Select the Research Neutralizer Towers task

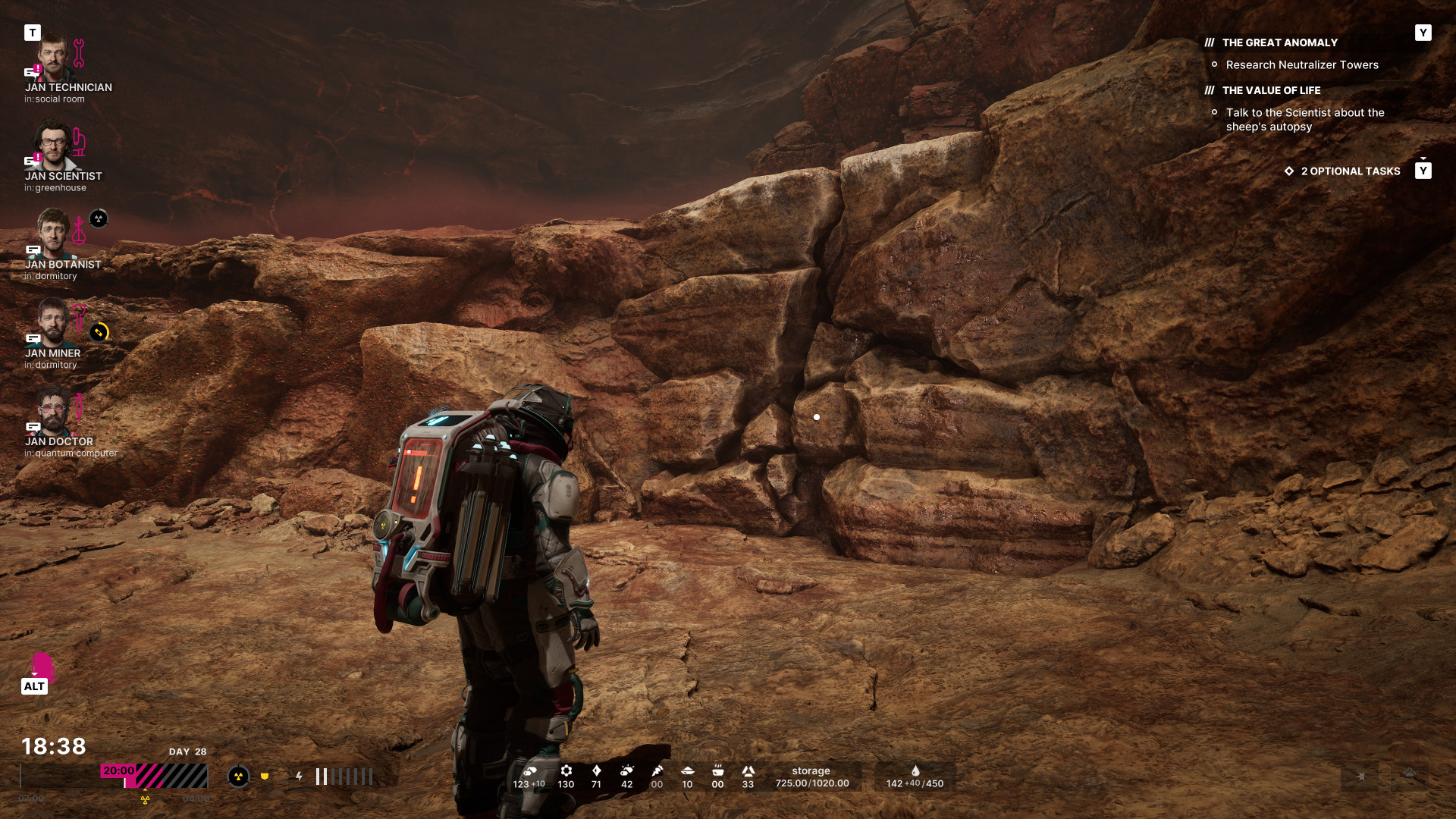pos(1301,65)
